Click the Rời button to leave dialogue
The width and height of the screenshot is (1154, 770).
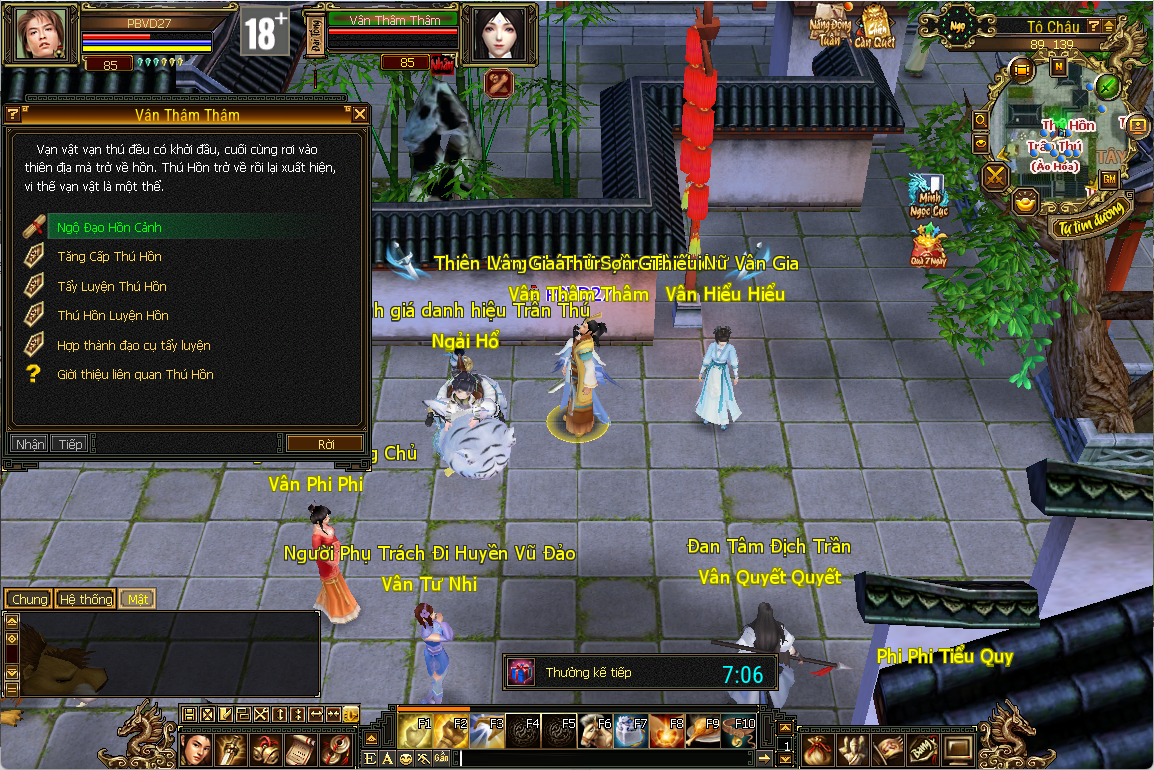coord(325,443)
